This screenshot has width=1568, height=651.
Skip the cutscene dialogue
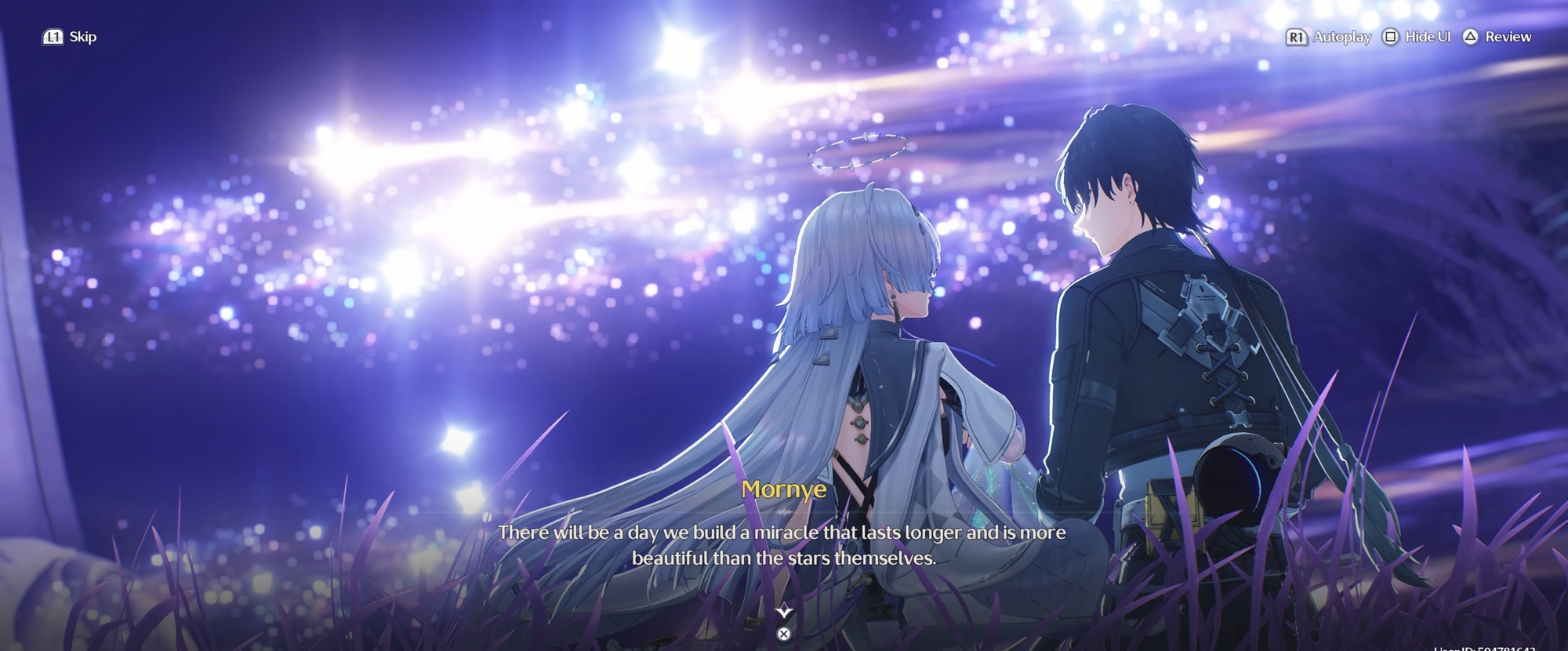tap(70, 37)
